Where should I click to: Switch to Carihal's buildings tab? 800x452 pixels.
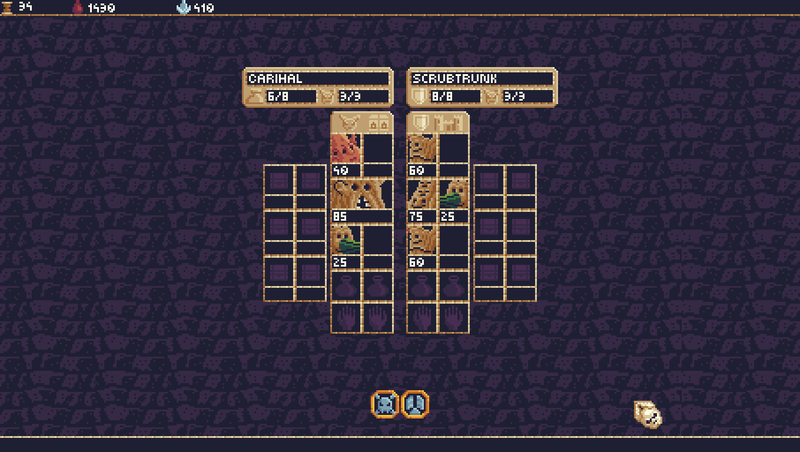(x=377, y=122)
